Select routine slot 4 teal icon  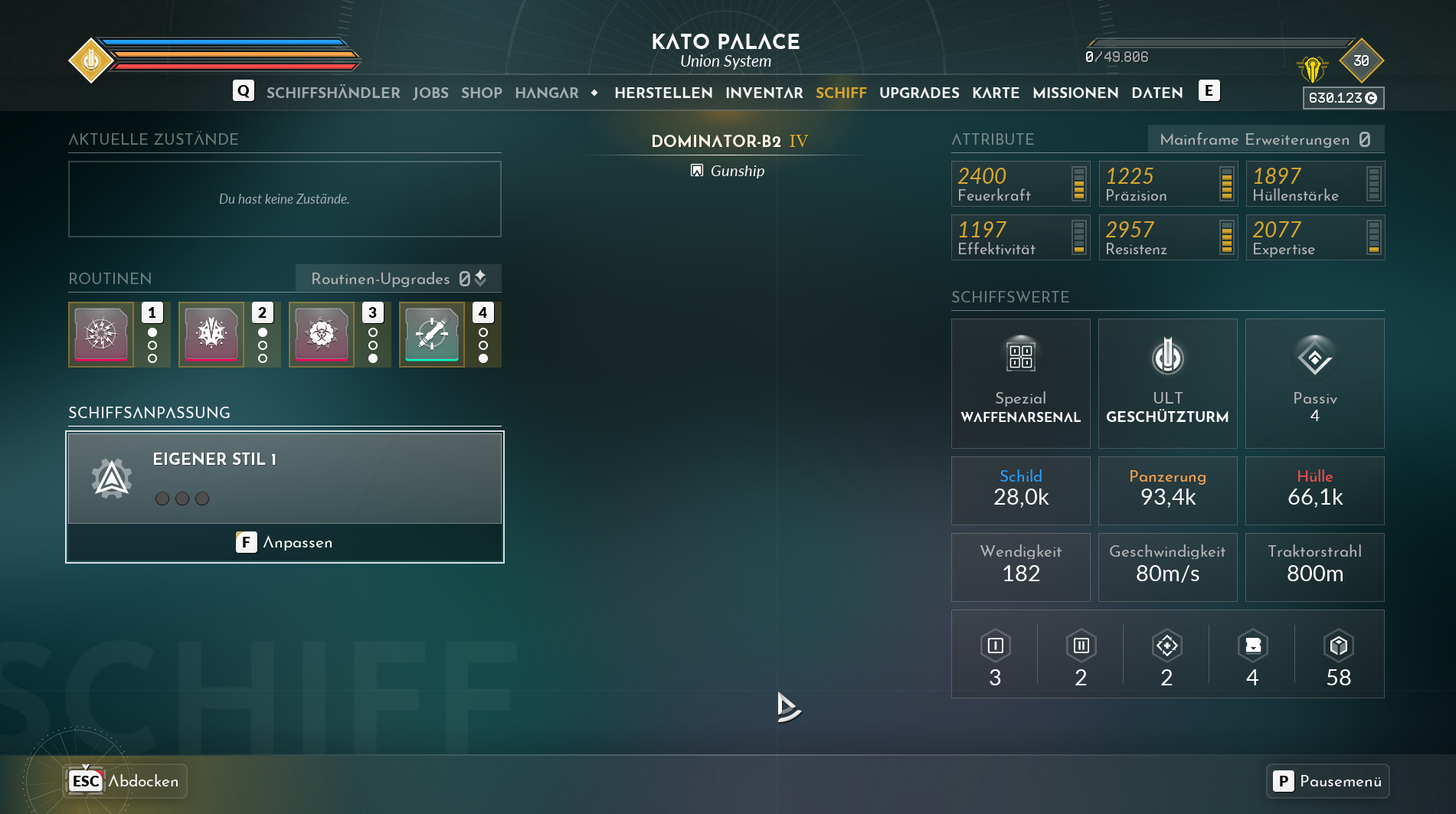coord(432,335)
